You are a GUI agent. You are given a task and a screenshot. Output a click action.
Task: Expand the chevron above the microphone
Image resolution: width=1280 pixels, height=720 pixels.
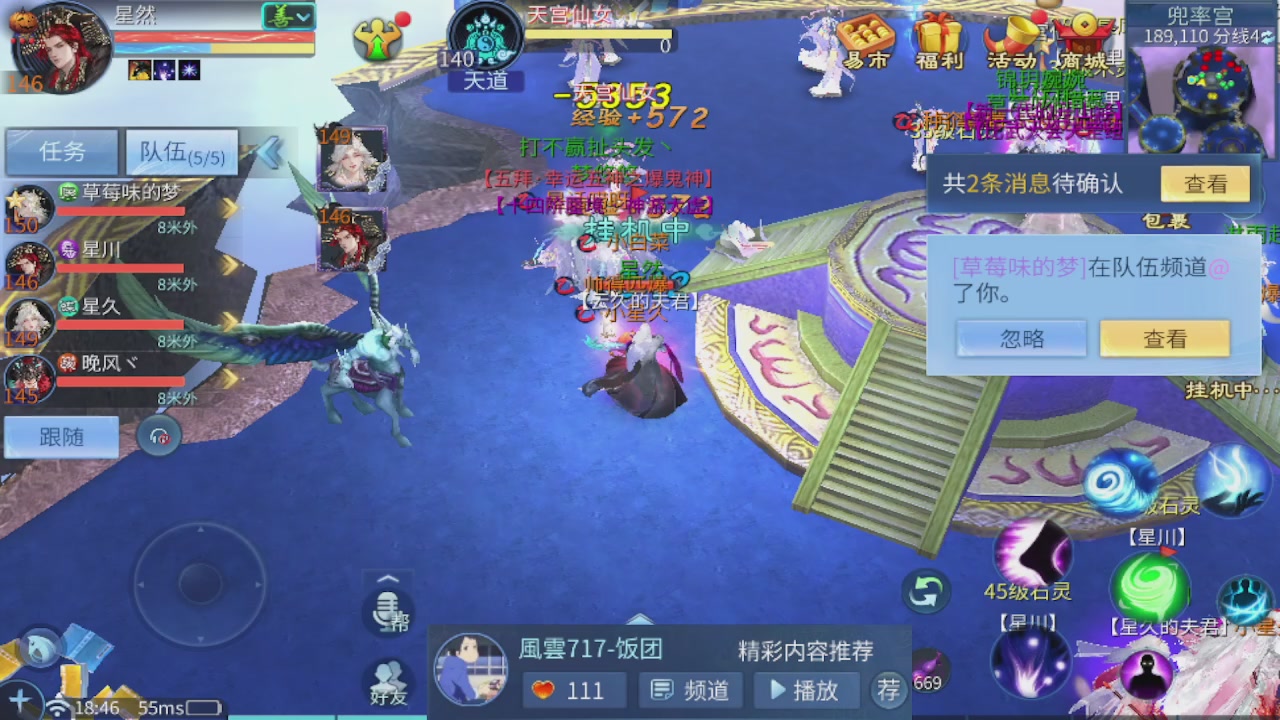click(388, 578)
